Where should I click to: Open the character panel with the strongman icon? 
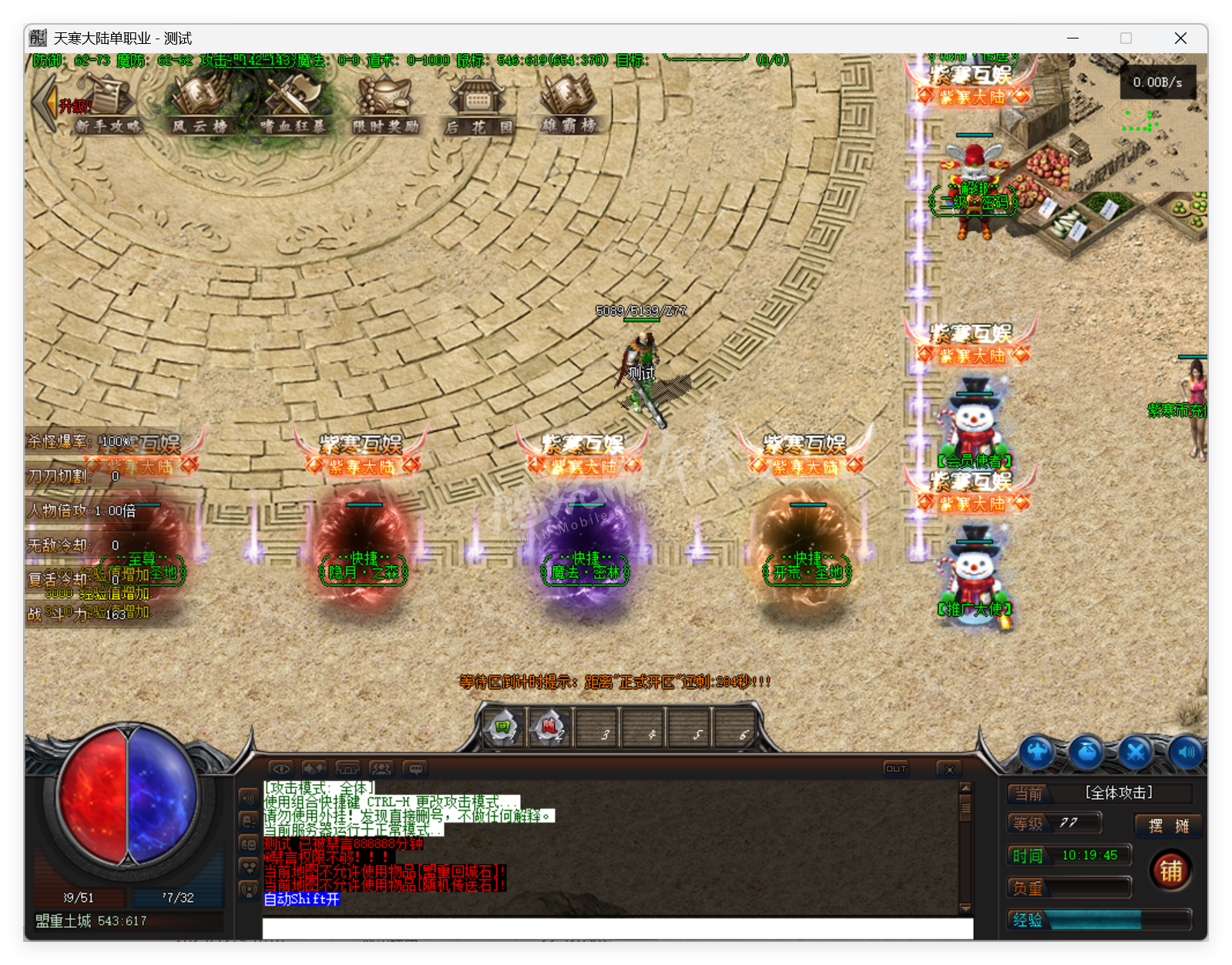(1037, 752)
